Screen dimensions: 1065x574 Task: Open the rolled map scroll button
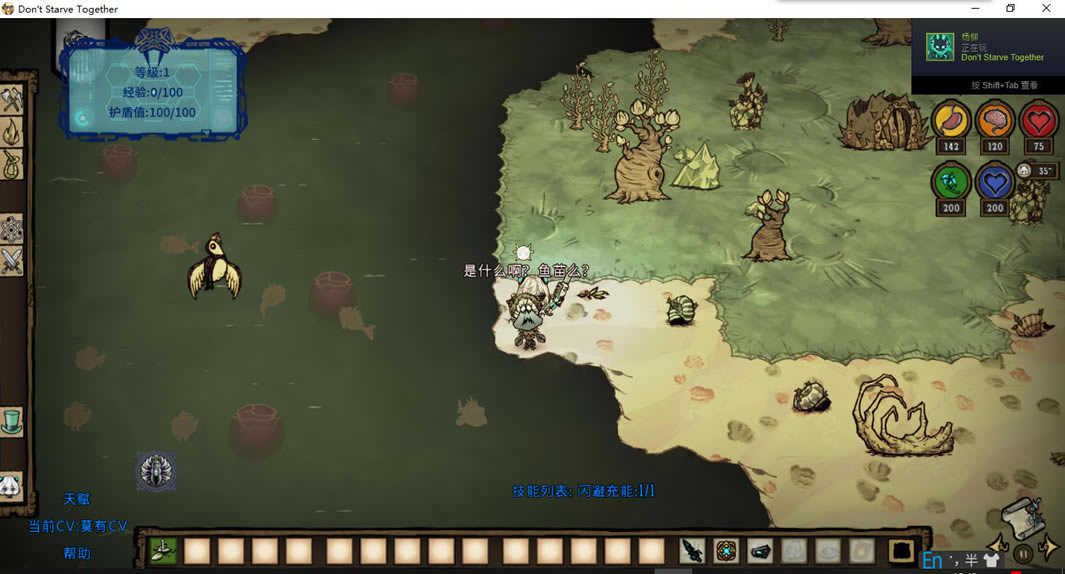1021,517
